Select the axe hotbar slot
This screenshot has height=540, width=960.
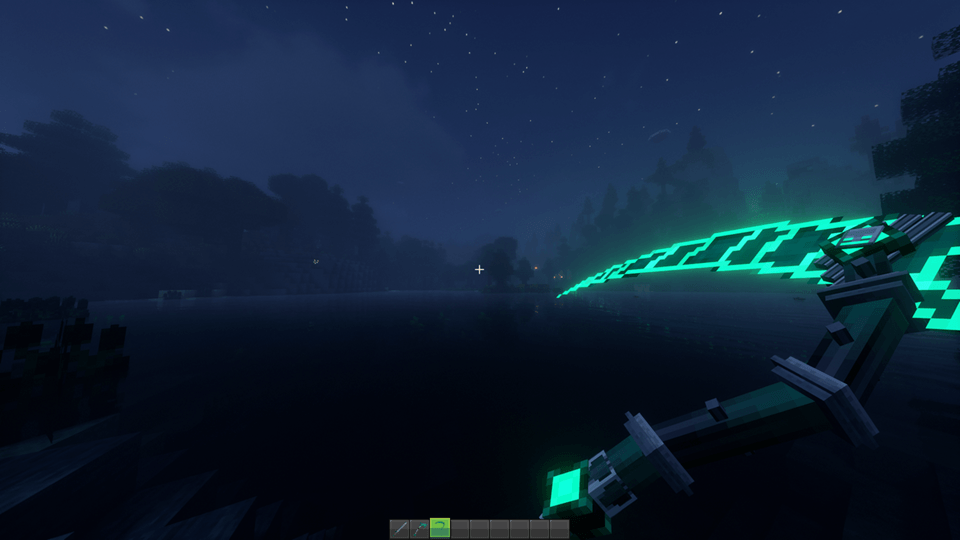[420, 528]
